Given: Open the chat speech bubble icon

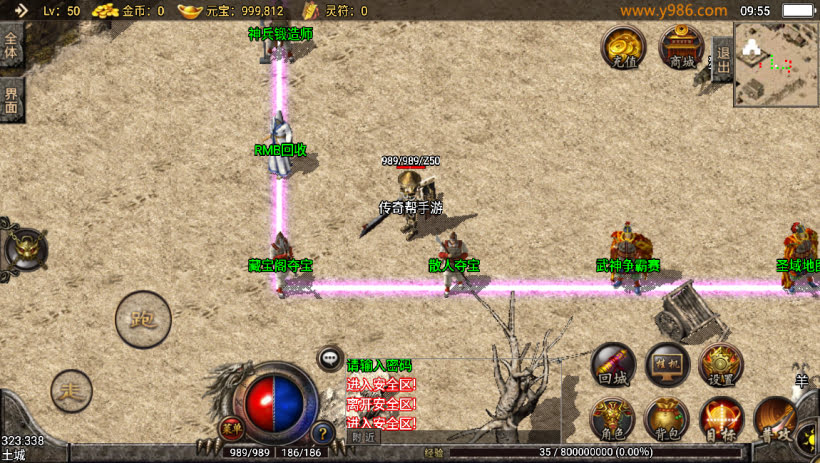Looking at the screenshot, I should [x=330, y=357].
